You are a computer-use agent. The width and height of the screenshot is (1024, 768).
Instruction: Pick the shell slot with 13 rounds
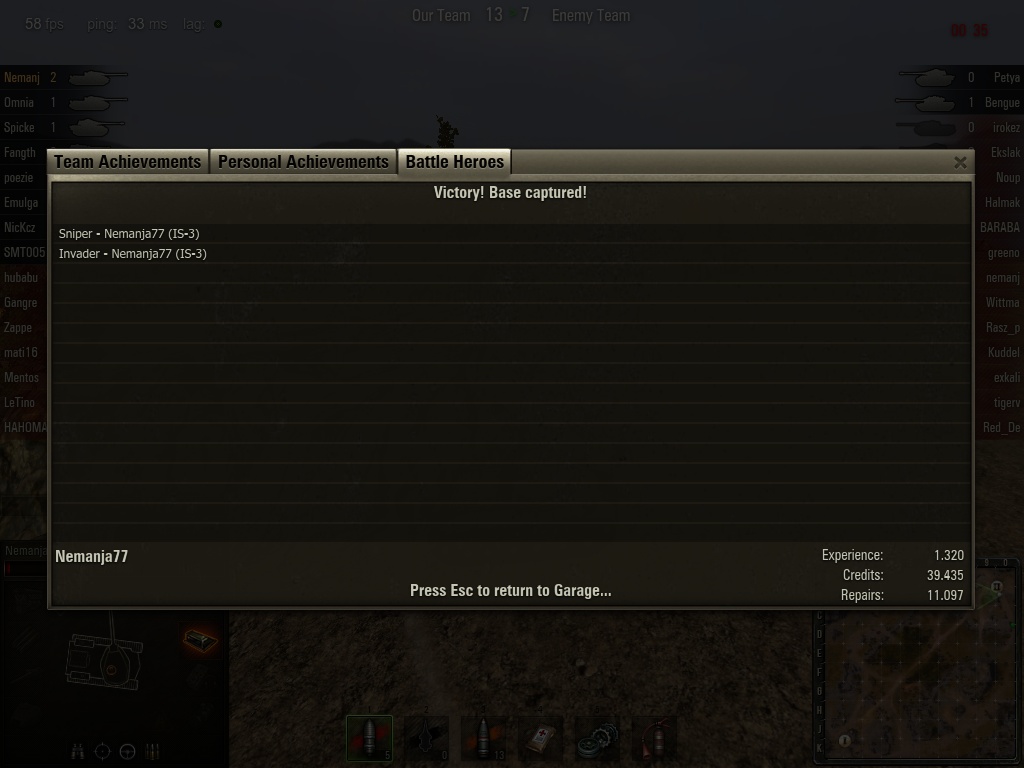click(x=484, y=740)
